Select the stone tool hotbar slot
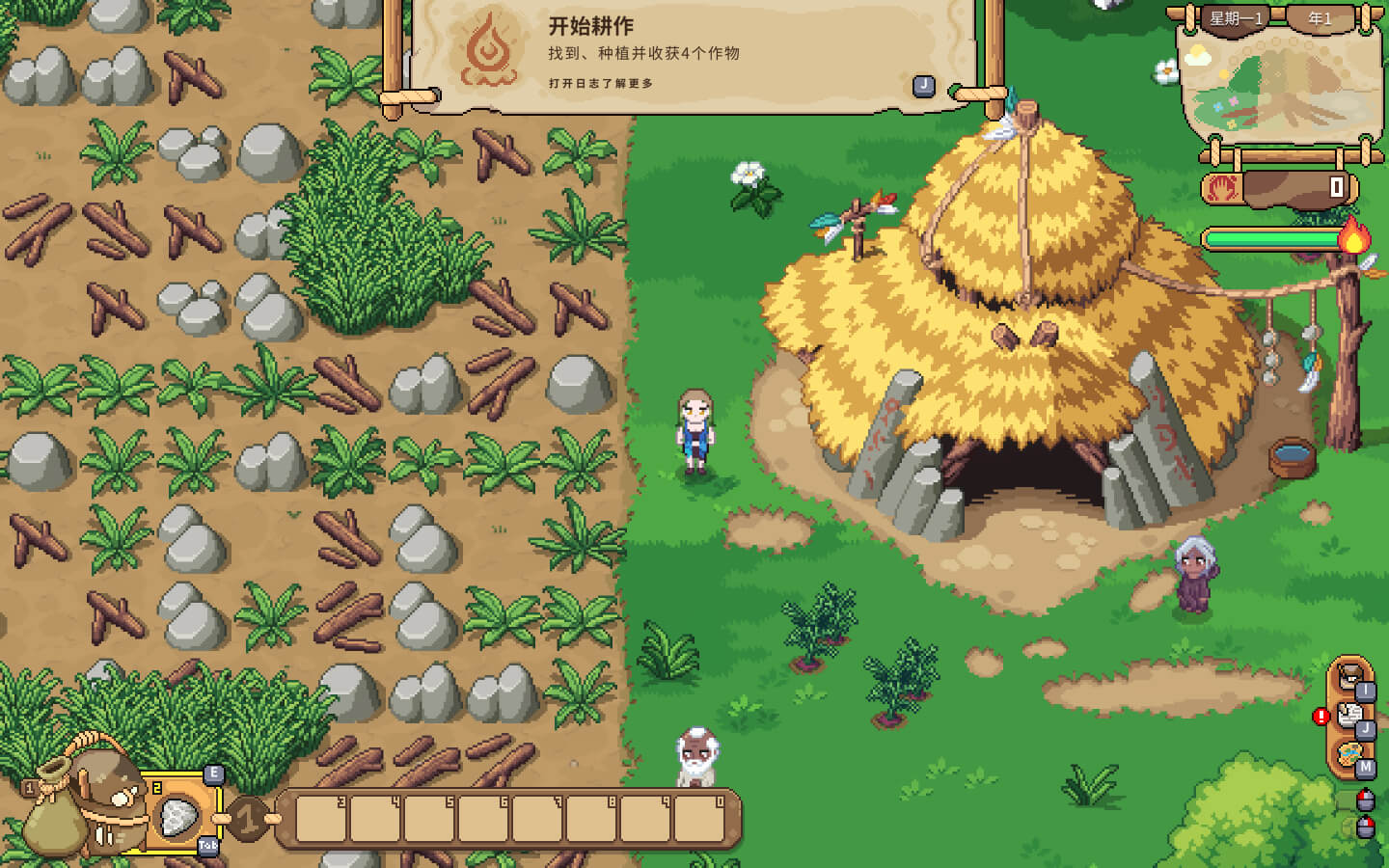The height and width of the screenshot is (868, 1389). [x=178, y=820]
